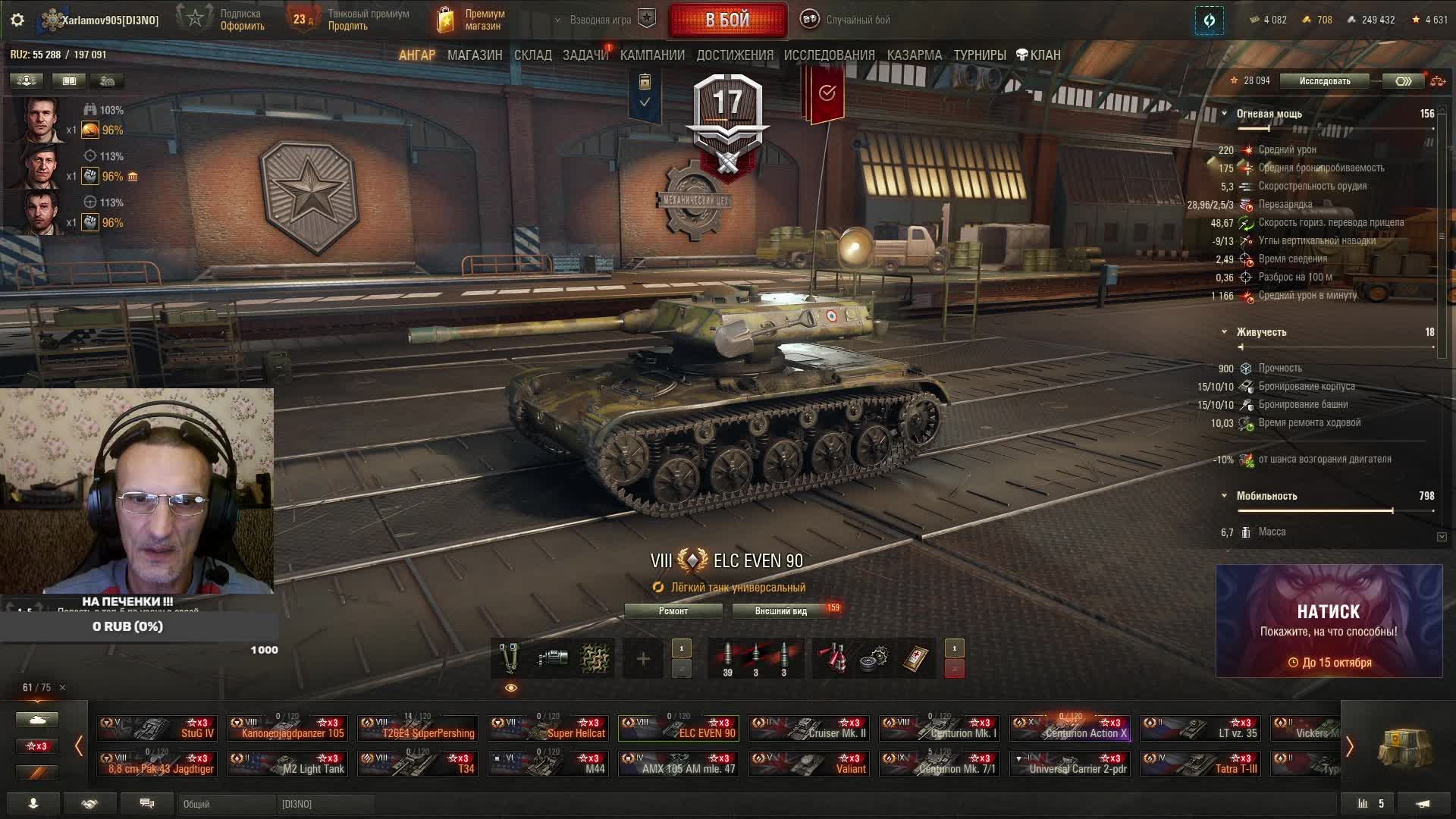1456x819 pixels.
Task: Add equipment in the empty plus slot
Action: 642,659
